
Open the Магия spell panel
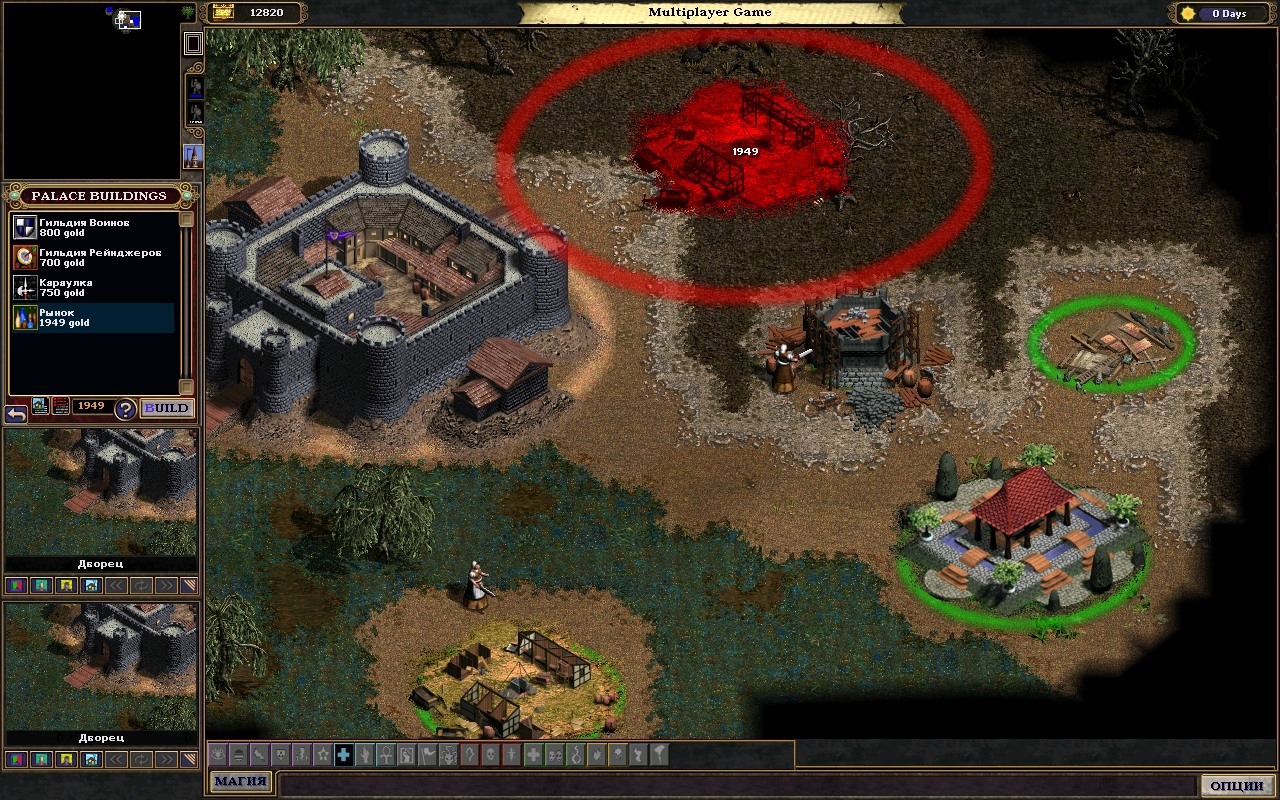(240, 782)
